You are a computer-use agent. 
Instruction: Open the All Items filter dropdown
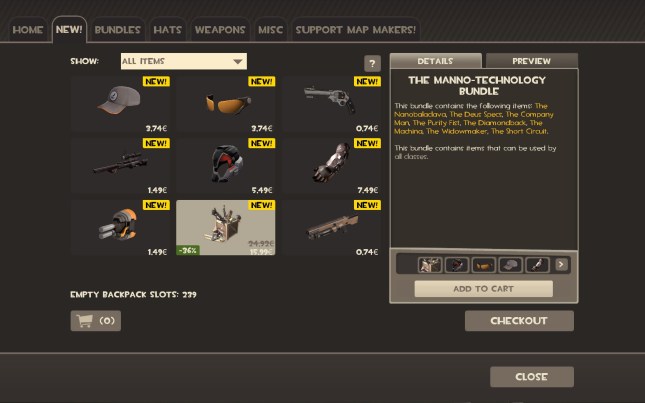[x=183, y=61]
